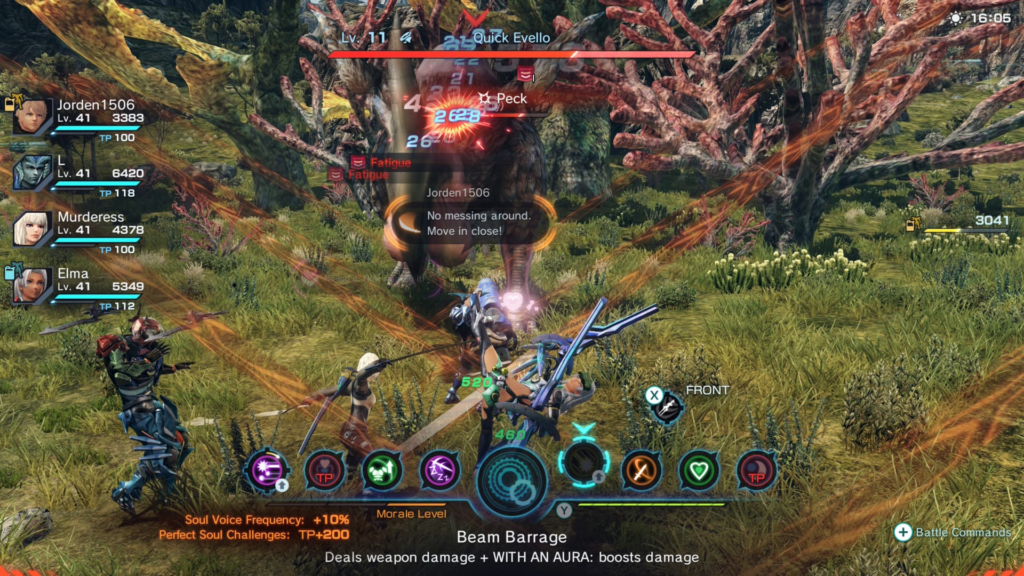Activate the orange crossed blades art
The image size is (1024, 576).
[x=641, y=469]
